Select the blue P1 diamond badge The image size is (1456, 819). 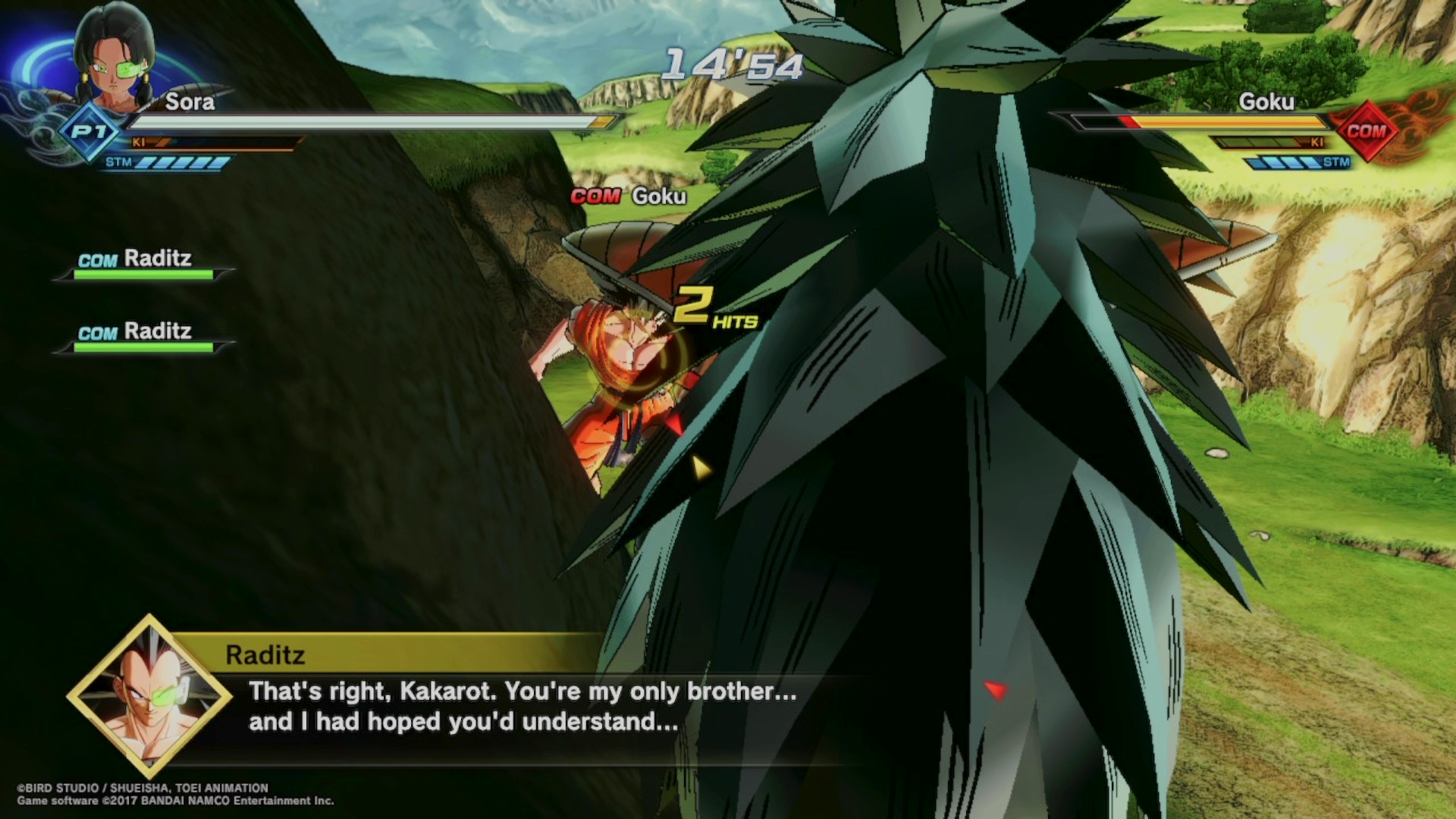89,132
